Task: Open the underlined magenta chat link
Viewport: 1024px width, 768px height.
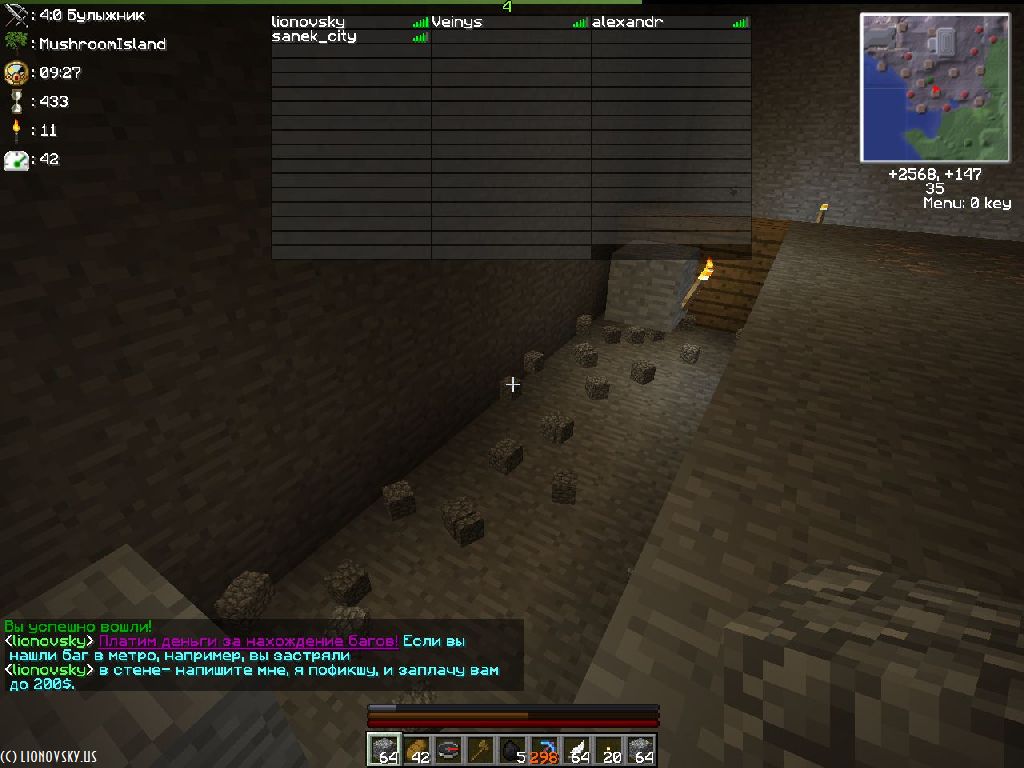Action: click(x=249, y=641)
